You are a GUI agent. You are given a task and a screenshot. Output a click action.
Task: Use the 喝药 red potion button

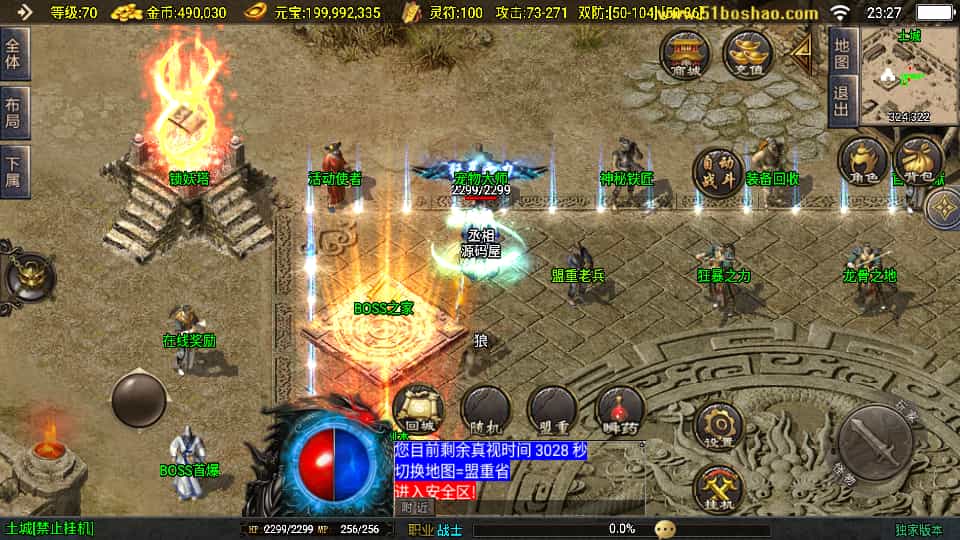(620, 408)
